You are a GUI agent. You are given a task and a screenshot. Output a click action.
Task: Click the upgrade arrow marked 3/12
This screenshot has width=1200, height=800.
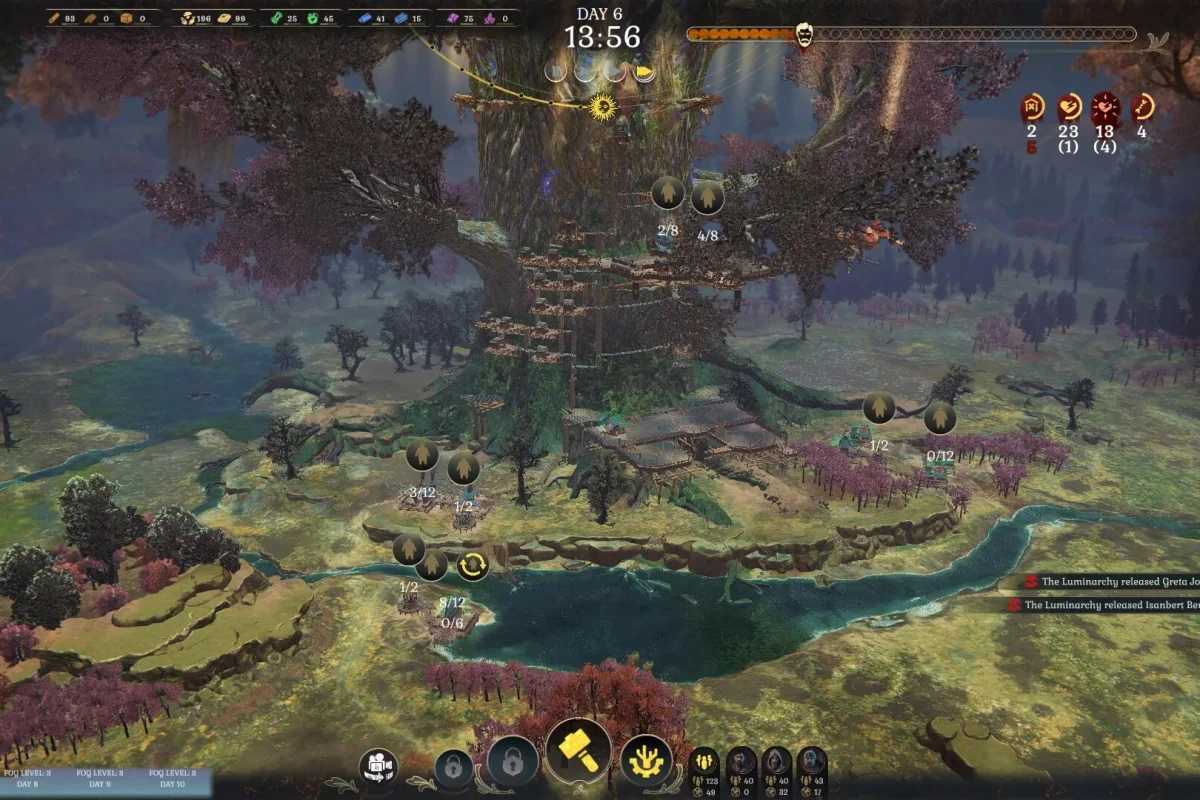[422, 456]
